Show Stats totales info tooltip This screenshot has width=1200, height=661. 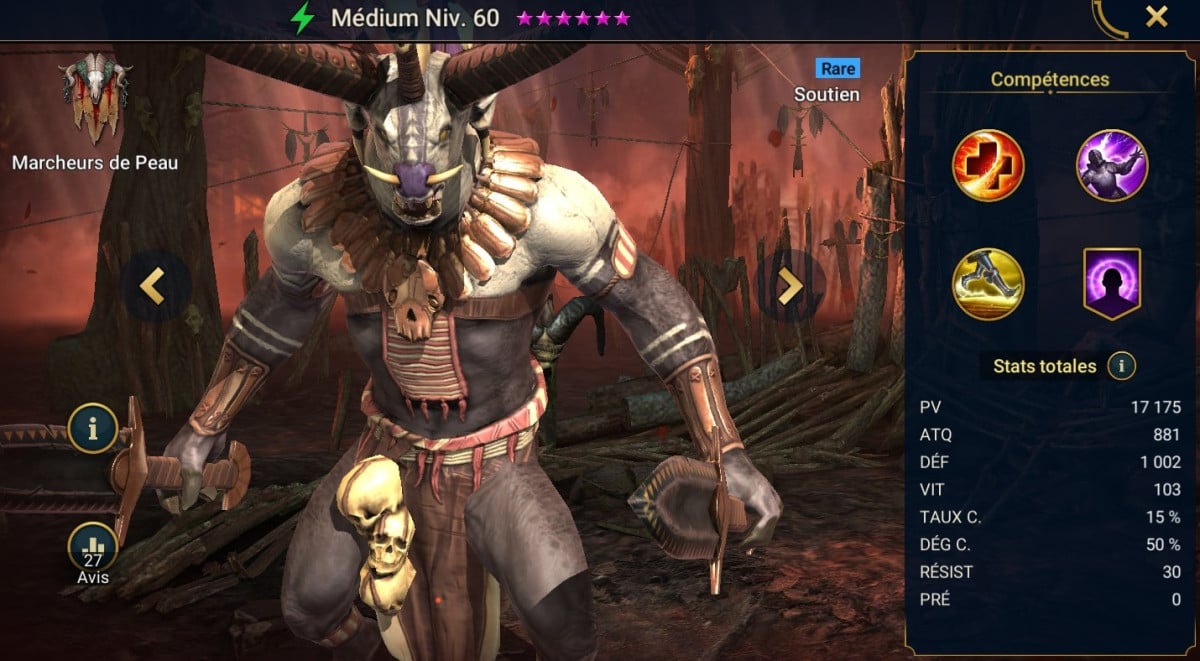click(1121, 366)
